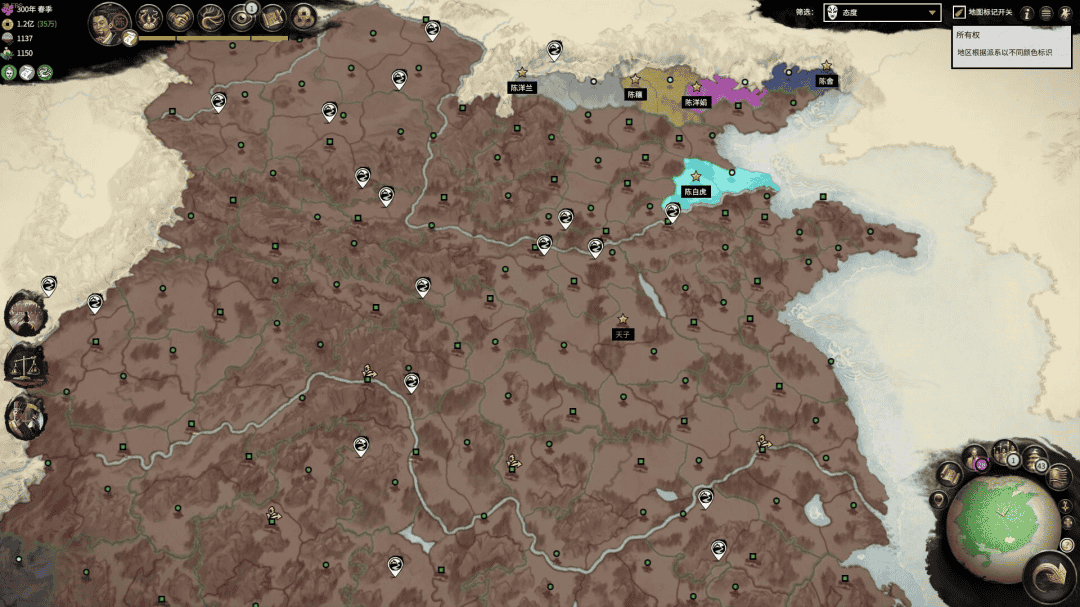The height and width of the screenshot is (607, 1080).
Task: Open the eye-shaped spy panel
Action: 243,16
